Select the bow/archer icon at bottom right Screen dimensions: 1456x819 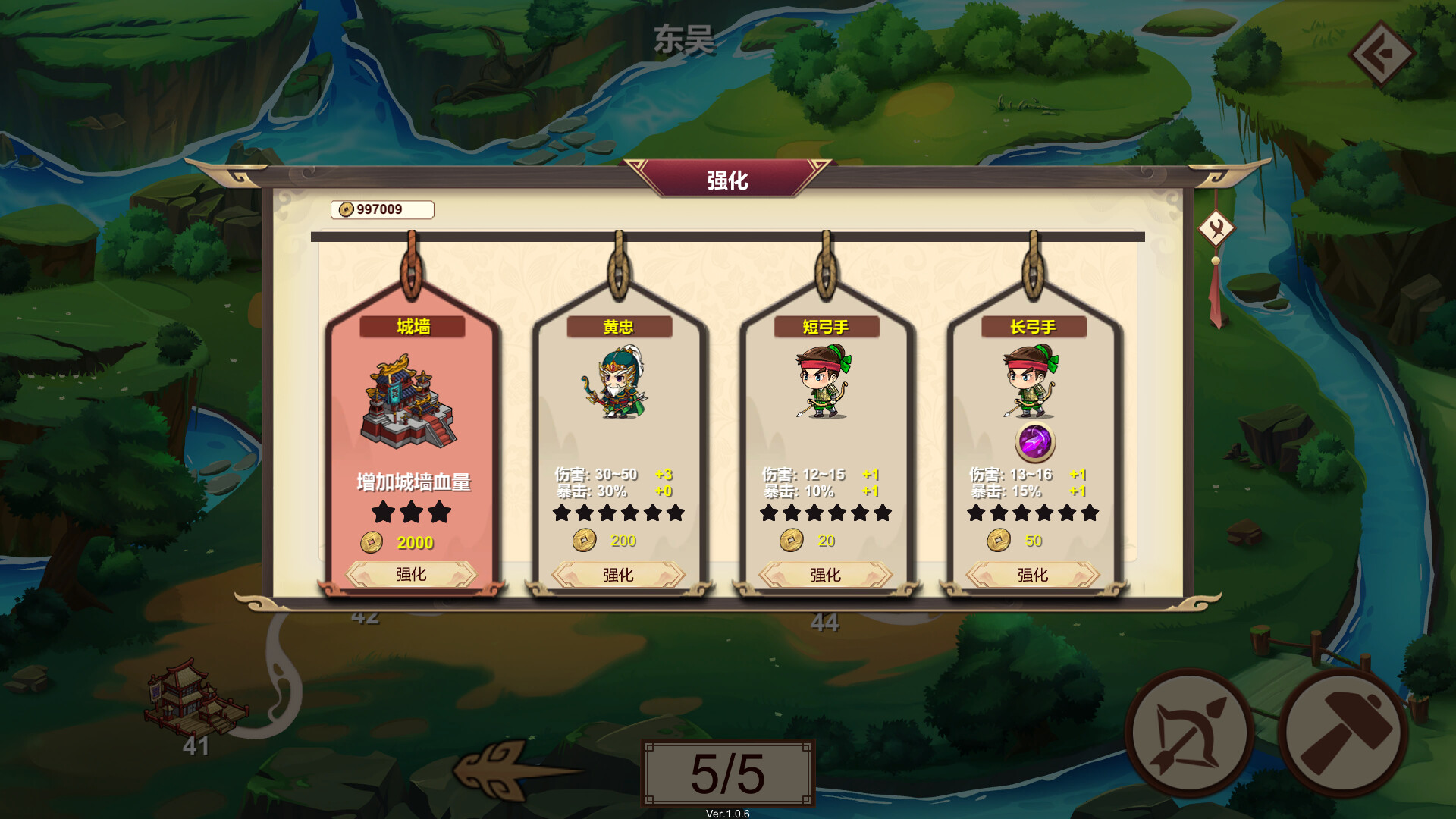click(1191, 730)
